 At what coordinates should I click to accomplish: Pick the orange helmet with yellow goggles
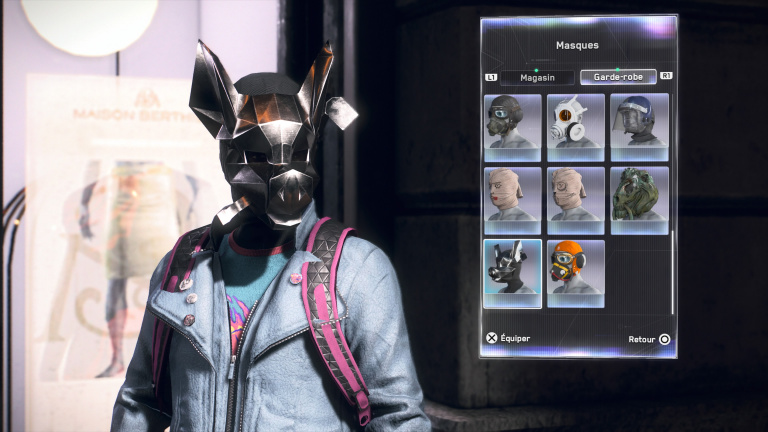(576, 273)
